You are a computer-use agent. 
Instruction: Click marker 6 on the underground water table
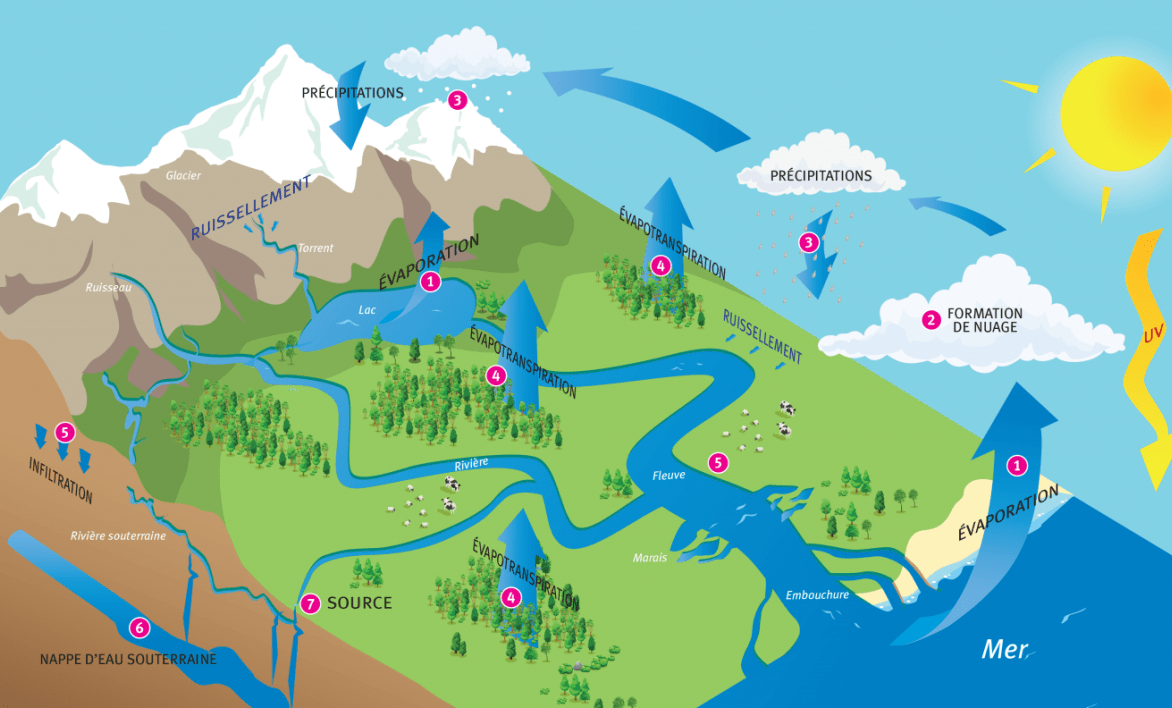coord(139,628)
